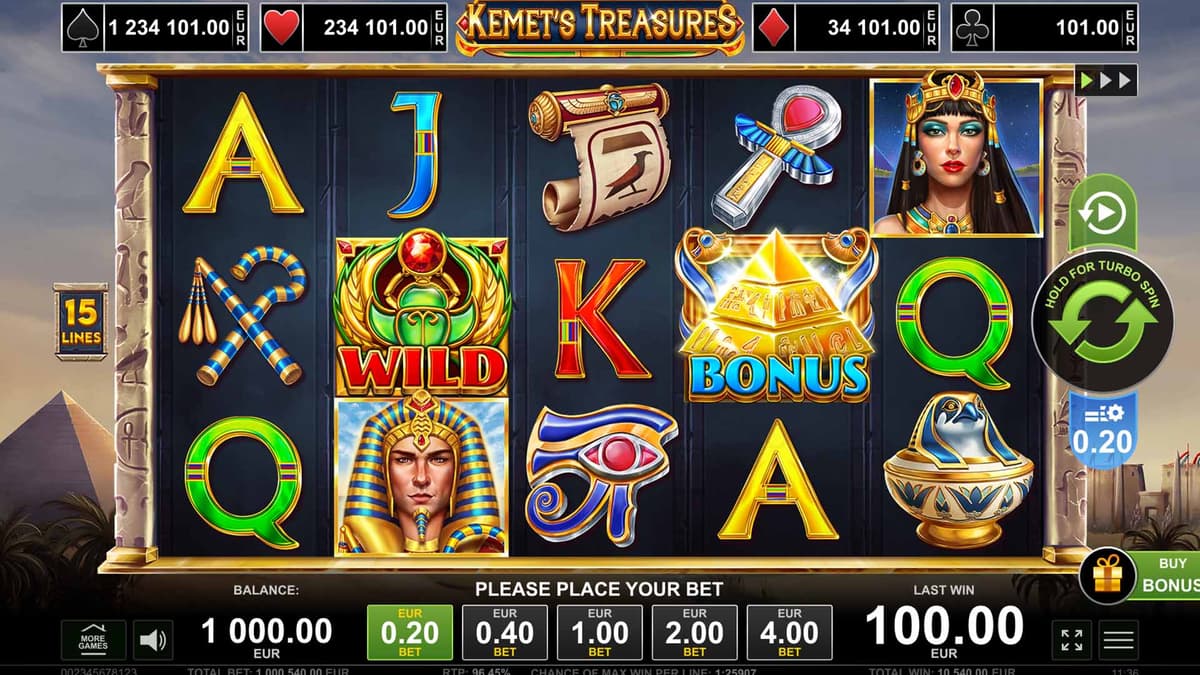The height and width of the screenshot is (675, 1200).
Task: Choose the EUR 0.40 bet
Action: 505,632
